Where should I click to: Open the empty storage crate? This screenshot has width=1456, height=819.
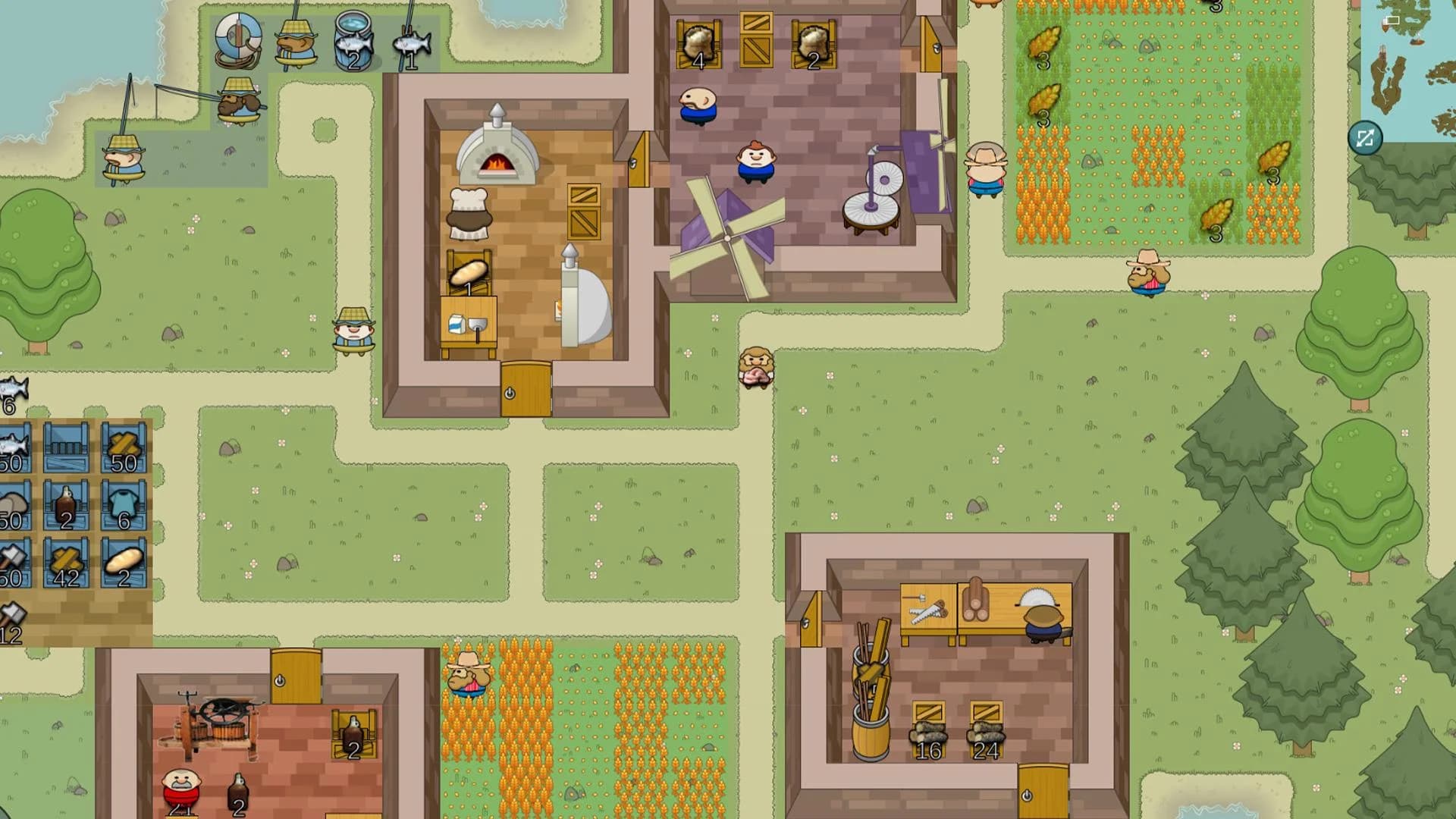pos(67,447)
